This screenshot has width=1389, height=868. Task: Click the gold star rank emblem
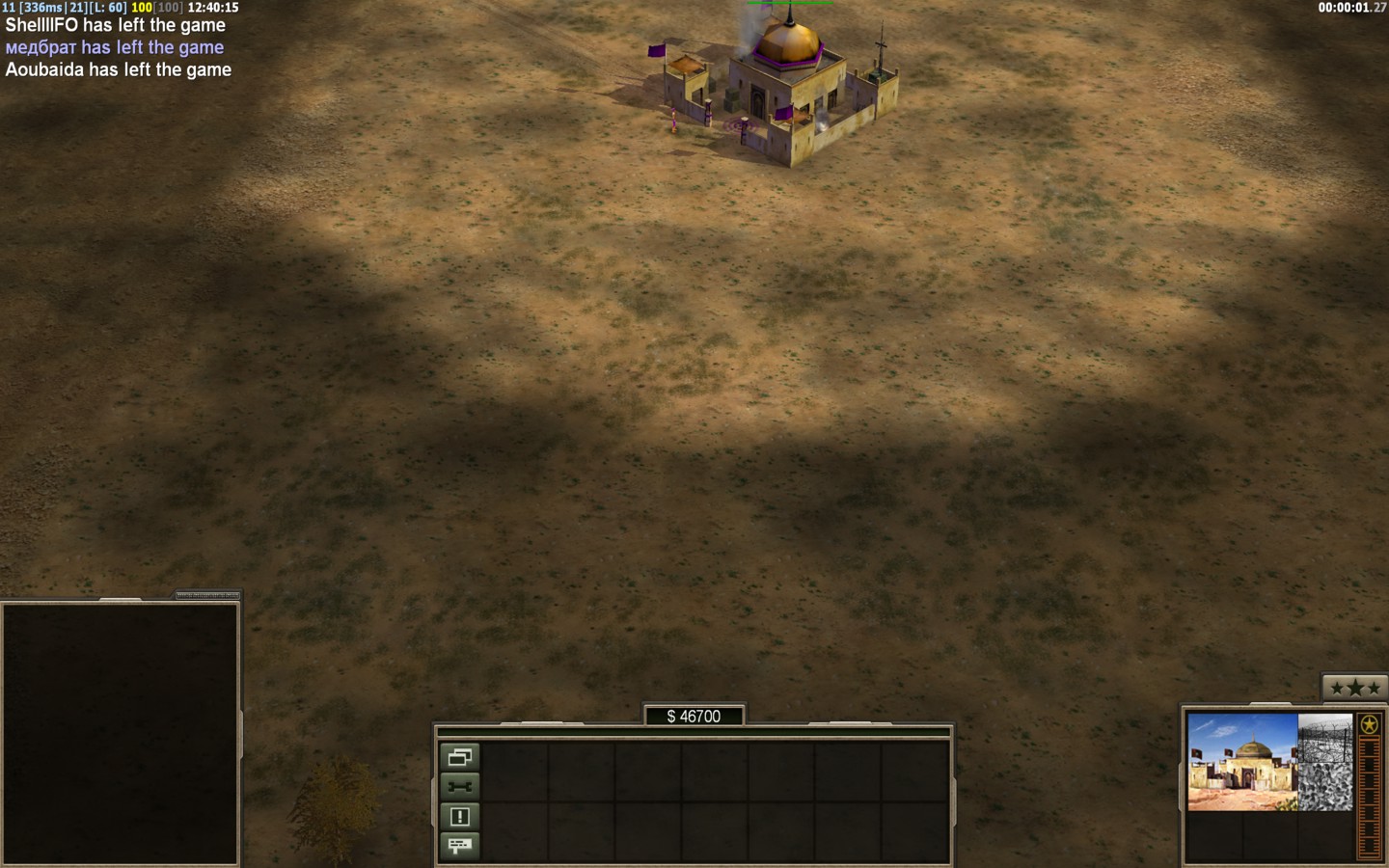[x=1368, y=724]
